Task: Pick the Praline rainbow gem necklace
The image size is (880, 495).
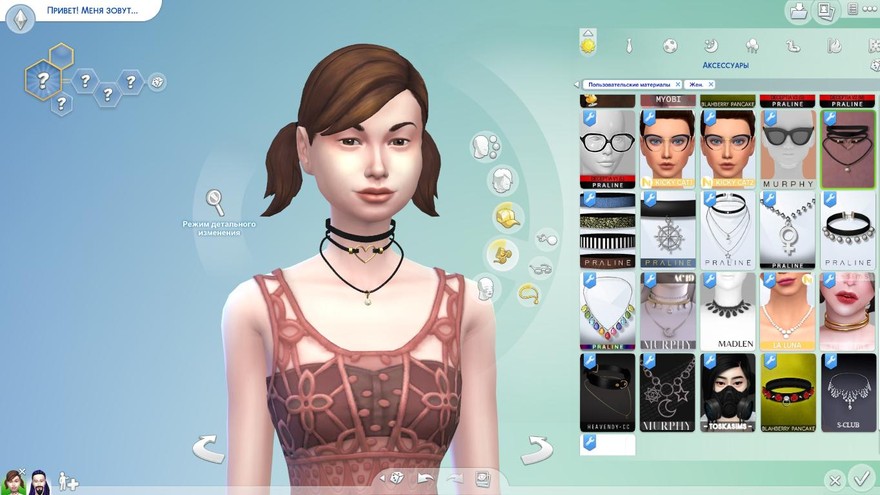Action: pyautogui.click(x=608, y=310)
